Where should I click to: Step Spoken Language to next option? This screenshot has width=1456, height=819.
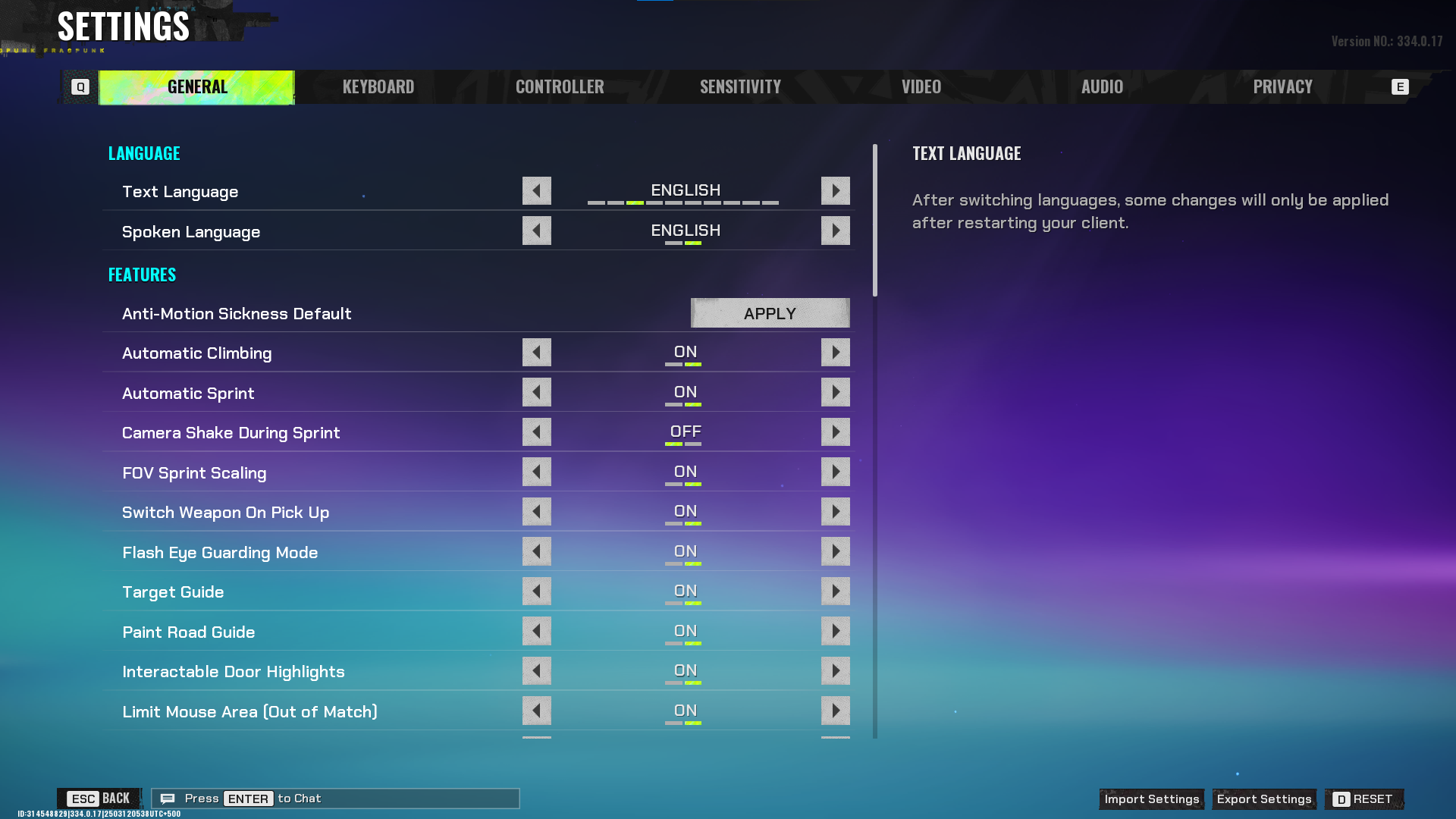tap(835, 231)
